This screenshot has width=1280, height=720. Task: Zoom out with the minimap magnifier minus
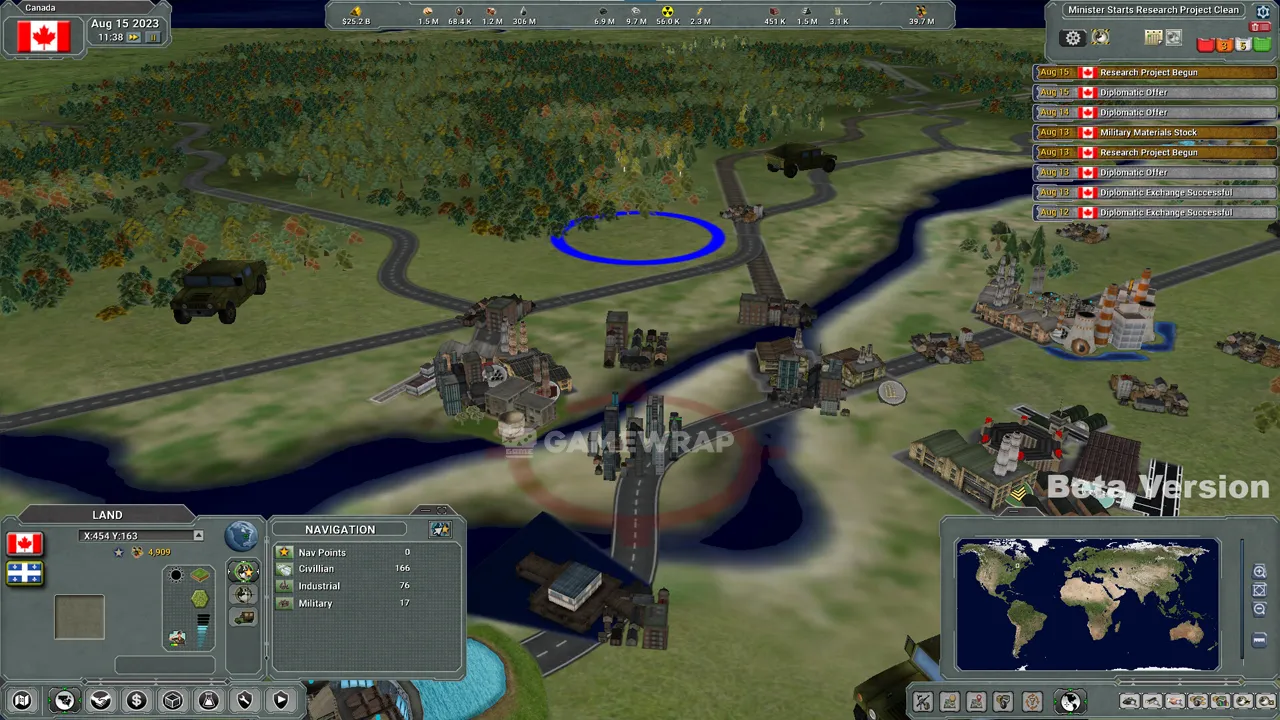(x=1259, y=608)
